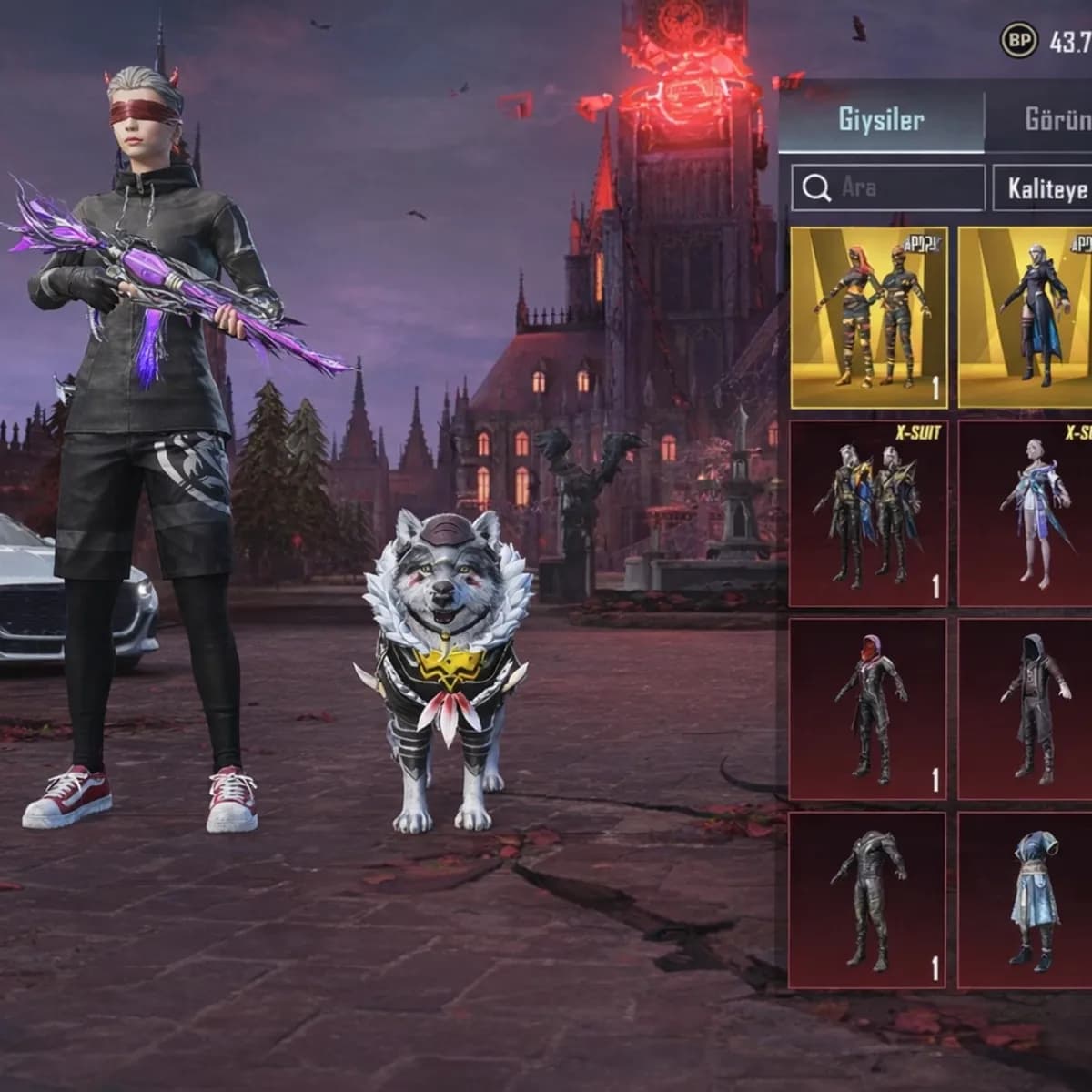
Task: Select the red hooded dark outfit
Action: (868, 709)
